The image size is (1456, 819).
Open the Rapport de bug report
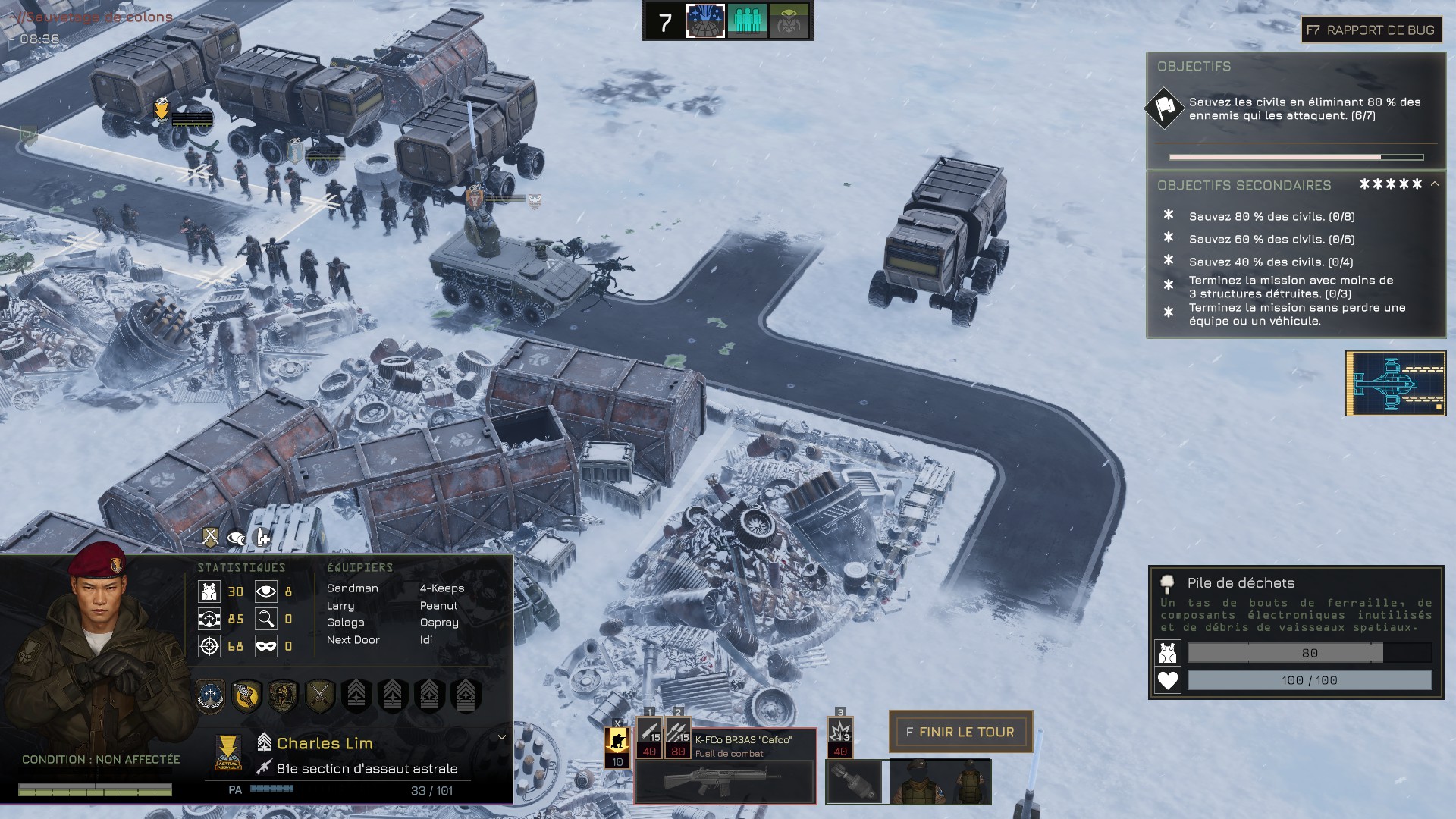click(1371, 30)
